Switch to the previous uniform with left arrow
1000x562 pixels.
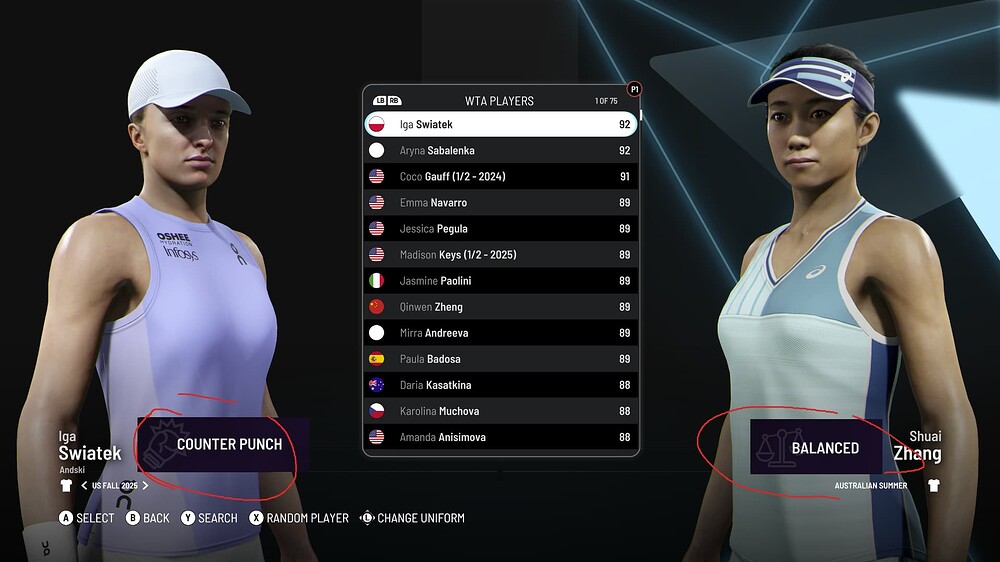pos(84,486)
